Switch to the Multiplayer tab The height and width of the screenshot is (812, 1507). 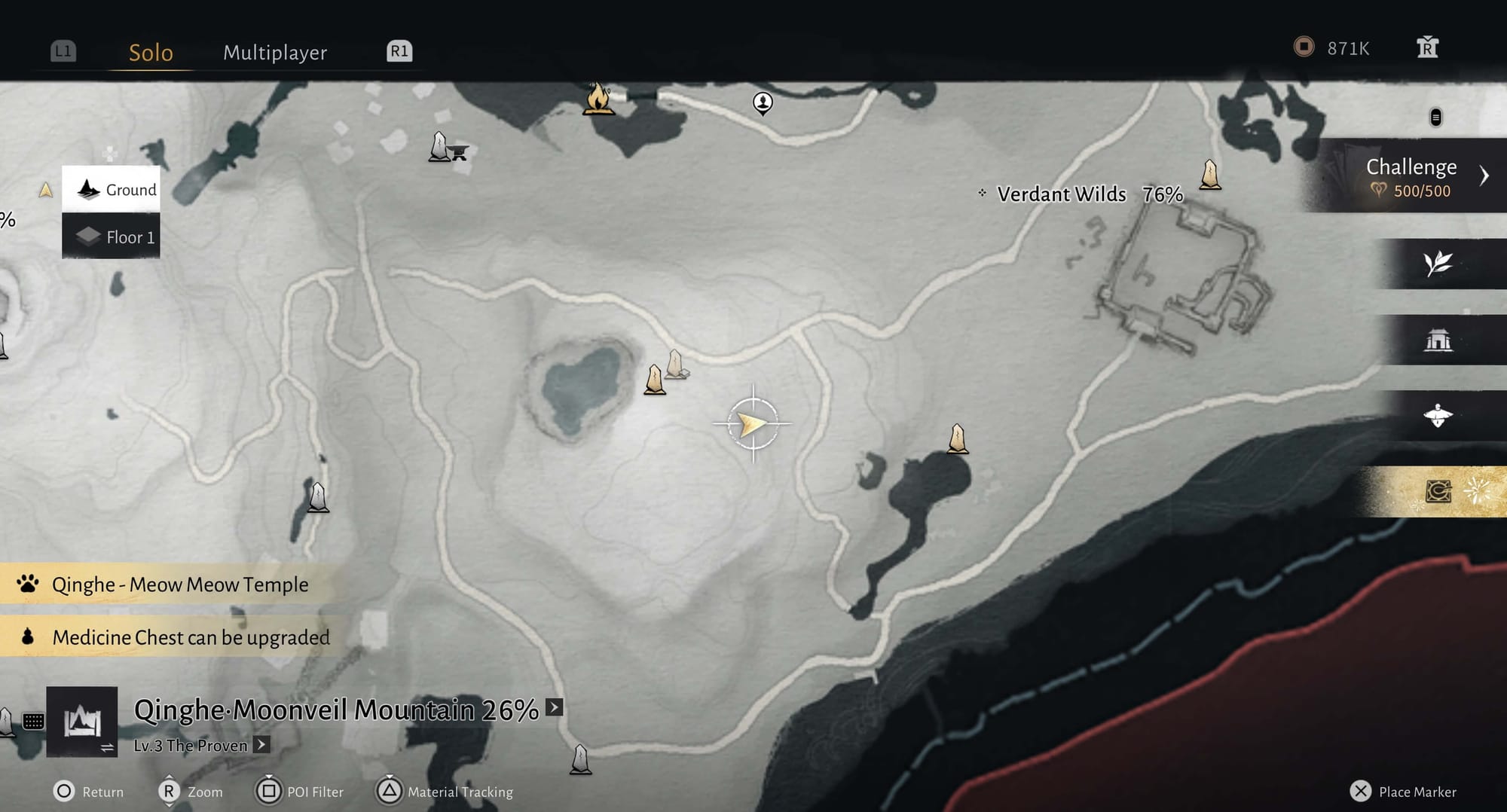click(275, 52)
